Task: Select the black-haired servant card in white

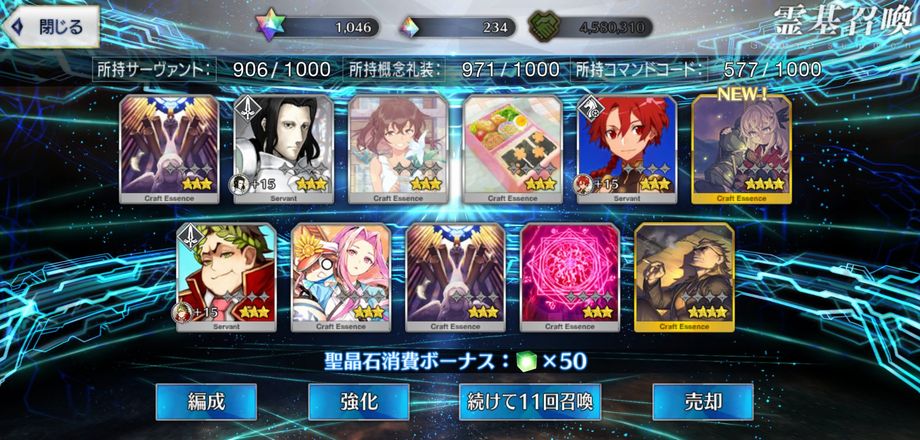Action: pyautogui.click(x=283, y=148)
